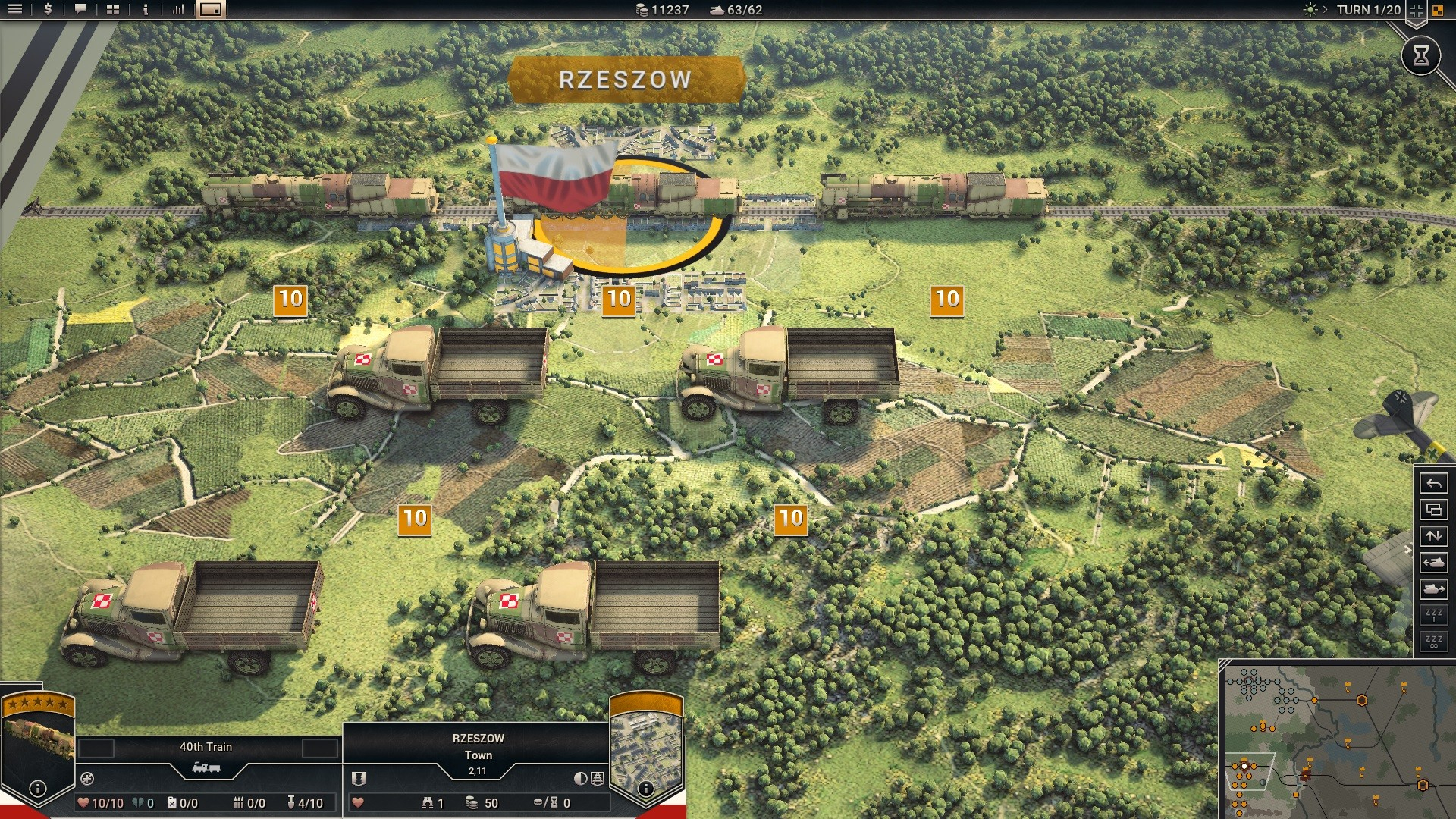The width and height of the screenshot is (1456, 819).
Task: Open the Rzeszow town terrain info button
Action: coord(645,789)
